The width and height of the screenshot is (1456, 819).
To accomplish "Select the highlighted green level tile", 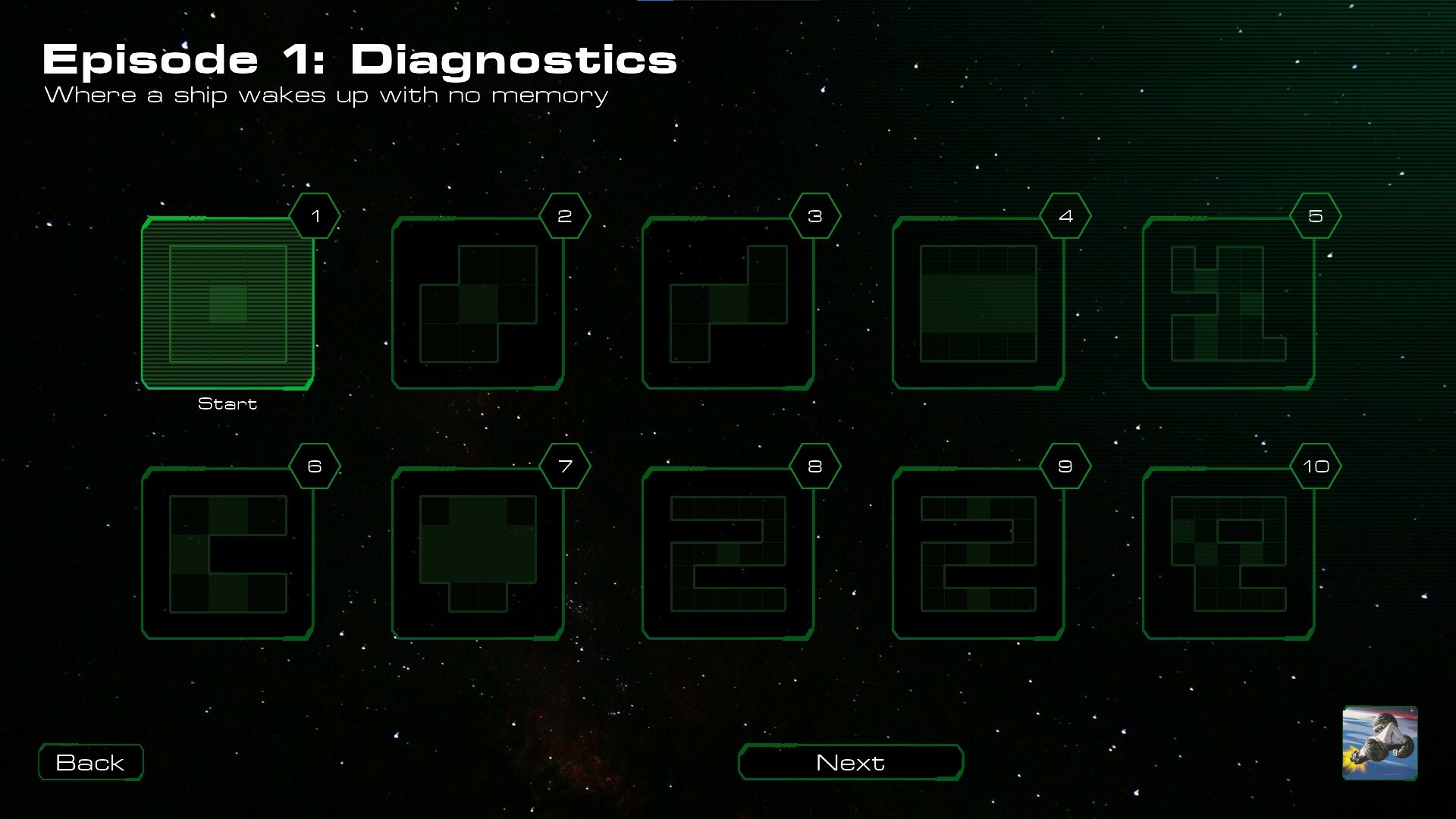I will click(x=227, y=303).
